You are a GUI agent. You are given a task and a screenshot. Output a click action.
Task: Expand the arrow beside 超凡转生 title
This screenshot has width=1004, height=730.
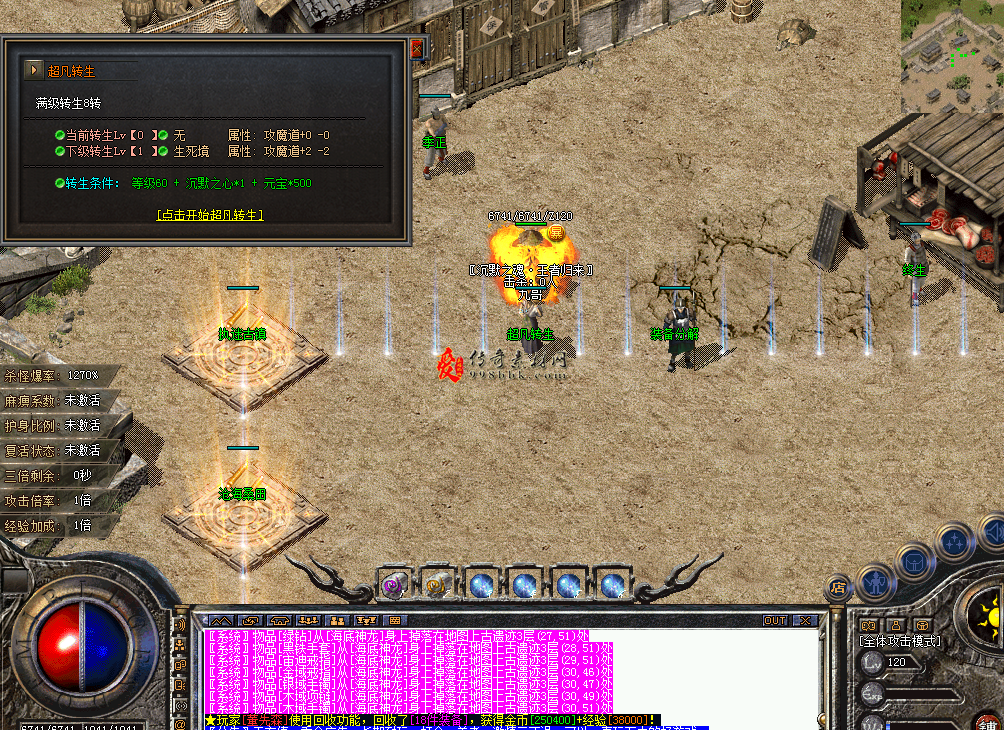[x=34, y=70]
